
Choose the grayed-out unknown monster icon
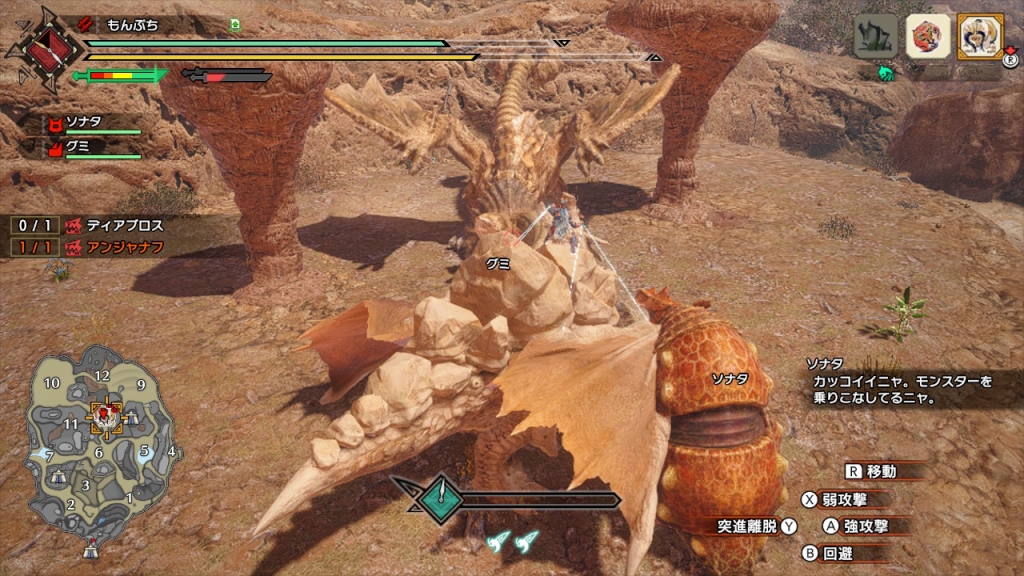tap(874, 36)
